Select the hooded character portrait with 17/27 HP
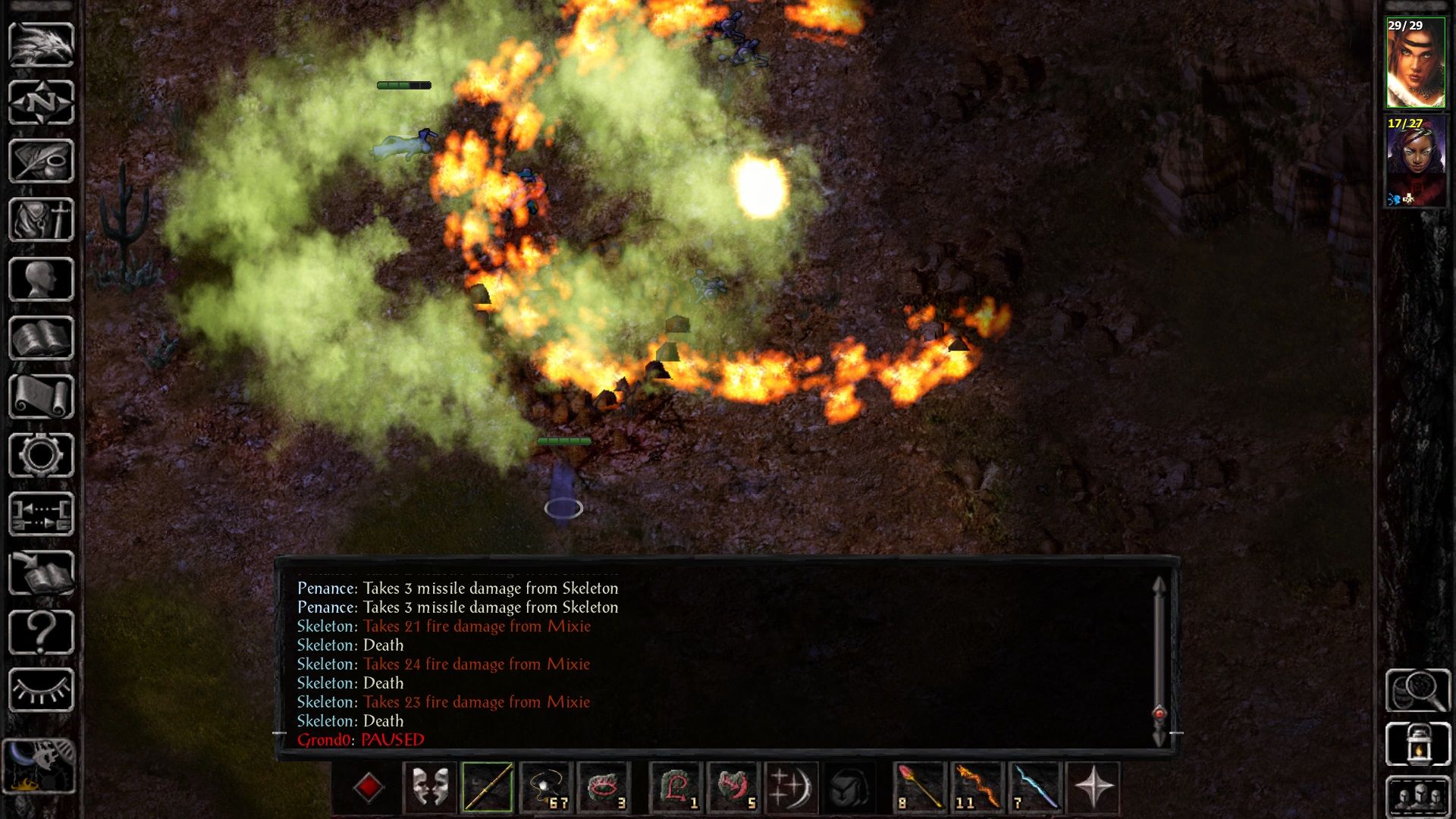 (1415, 161)
